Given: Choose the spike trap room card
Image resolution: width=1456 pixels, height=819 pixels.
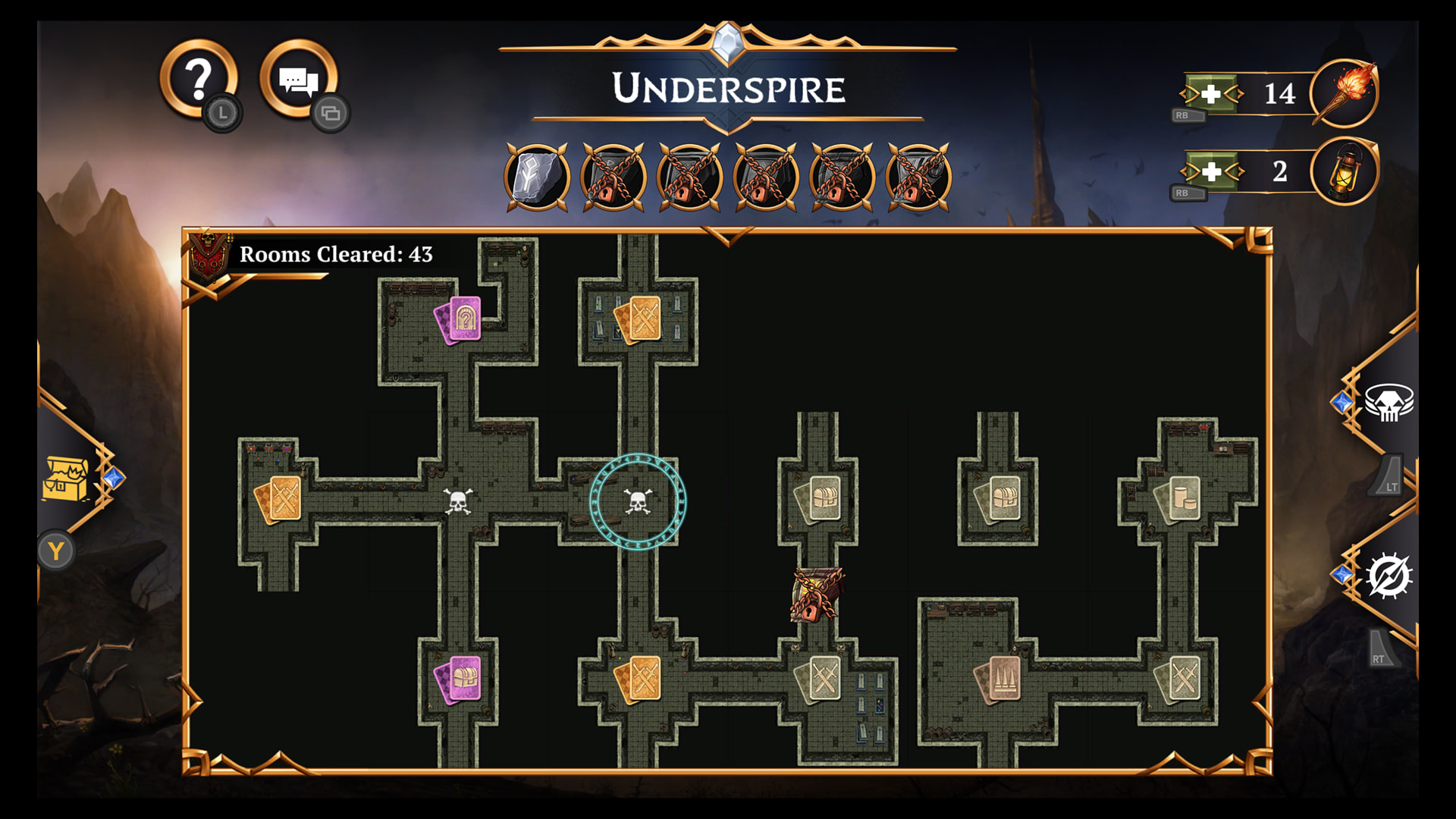Looking at the screenshot, I should coord(999,679).
